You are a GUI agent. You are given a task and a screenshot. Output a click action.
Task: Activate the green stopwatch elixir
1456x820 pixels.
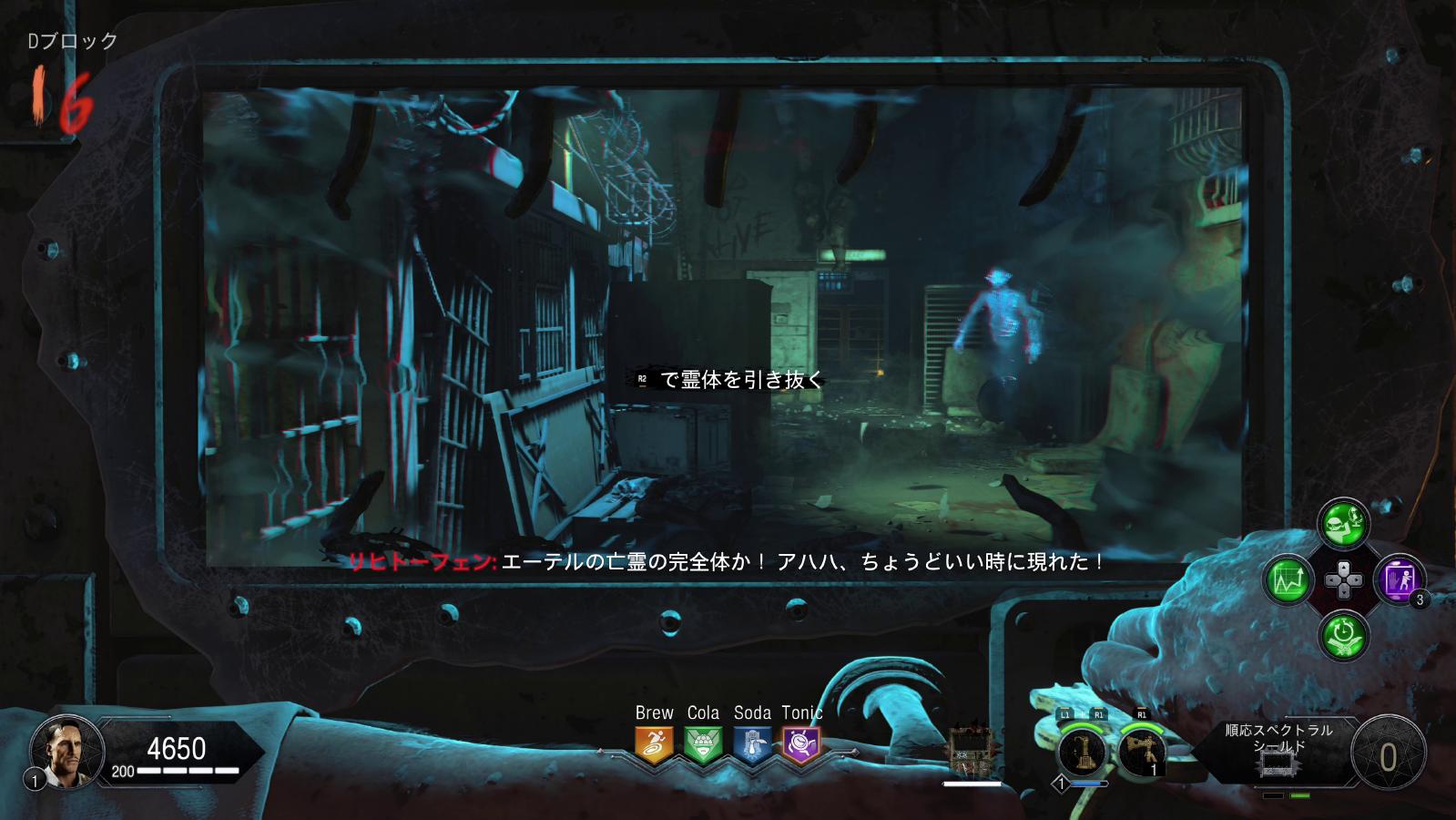[1343, 635]
